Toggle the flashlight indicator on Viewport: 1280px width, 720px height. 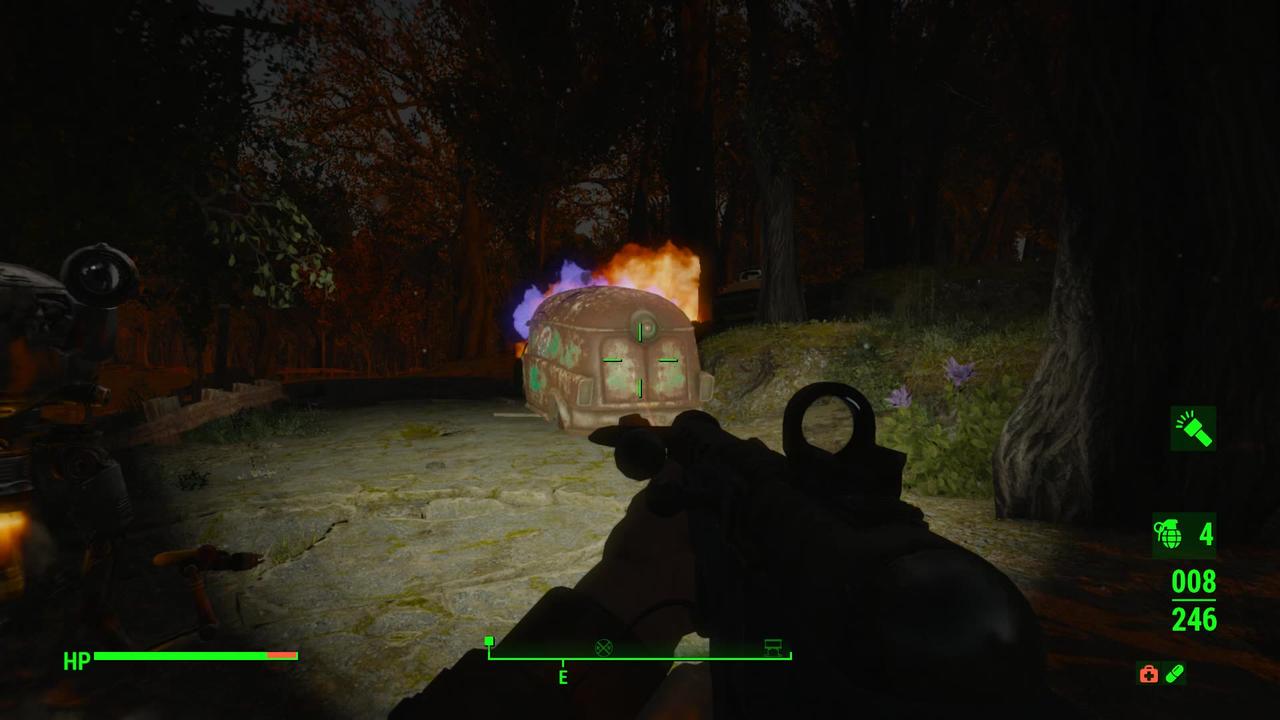(x=1191, y=429)
